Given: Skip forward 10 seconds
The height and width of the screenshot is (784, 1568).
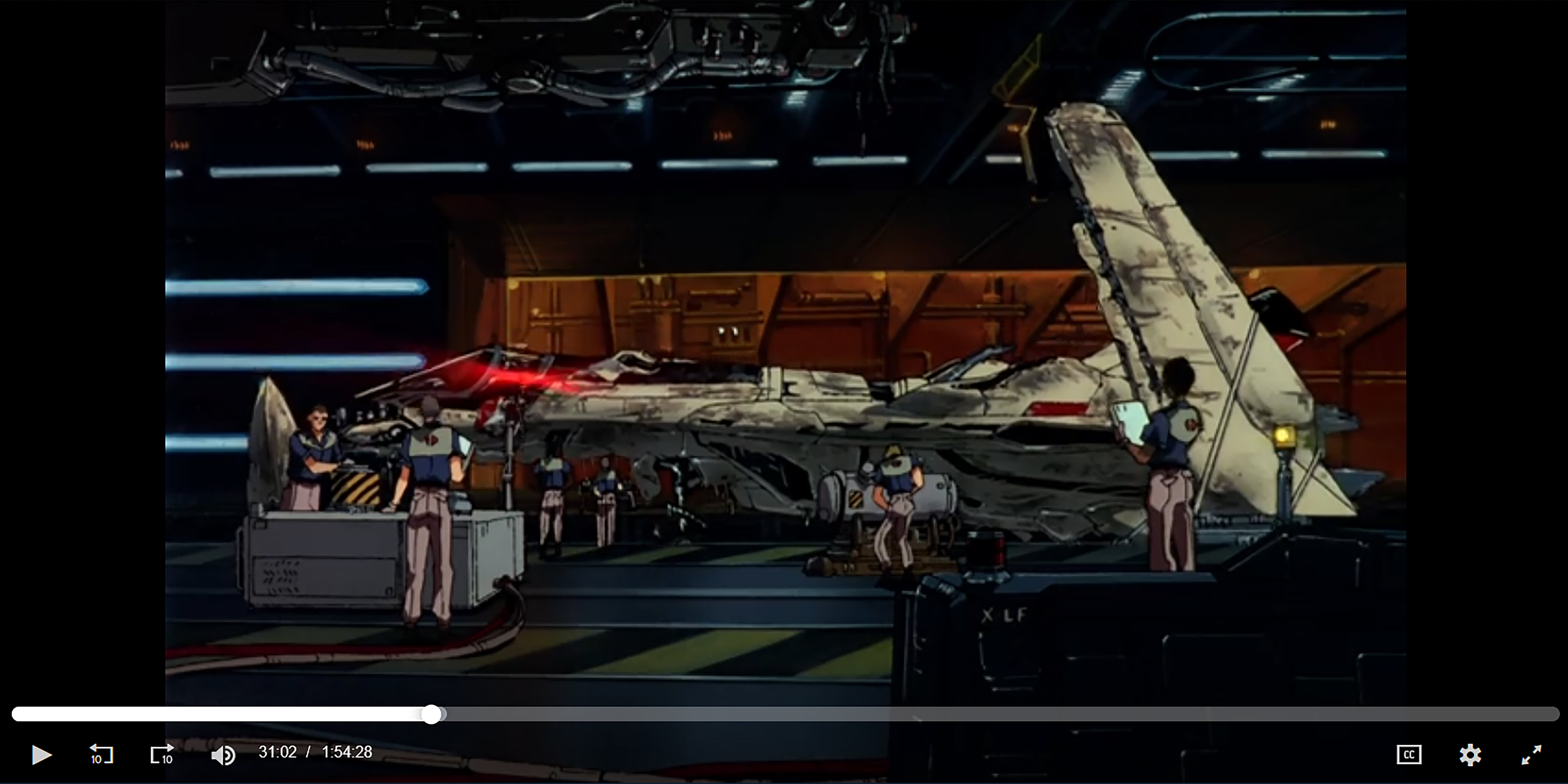Looking at the screenshot, I should [x=162, y=754].
